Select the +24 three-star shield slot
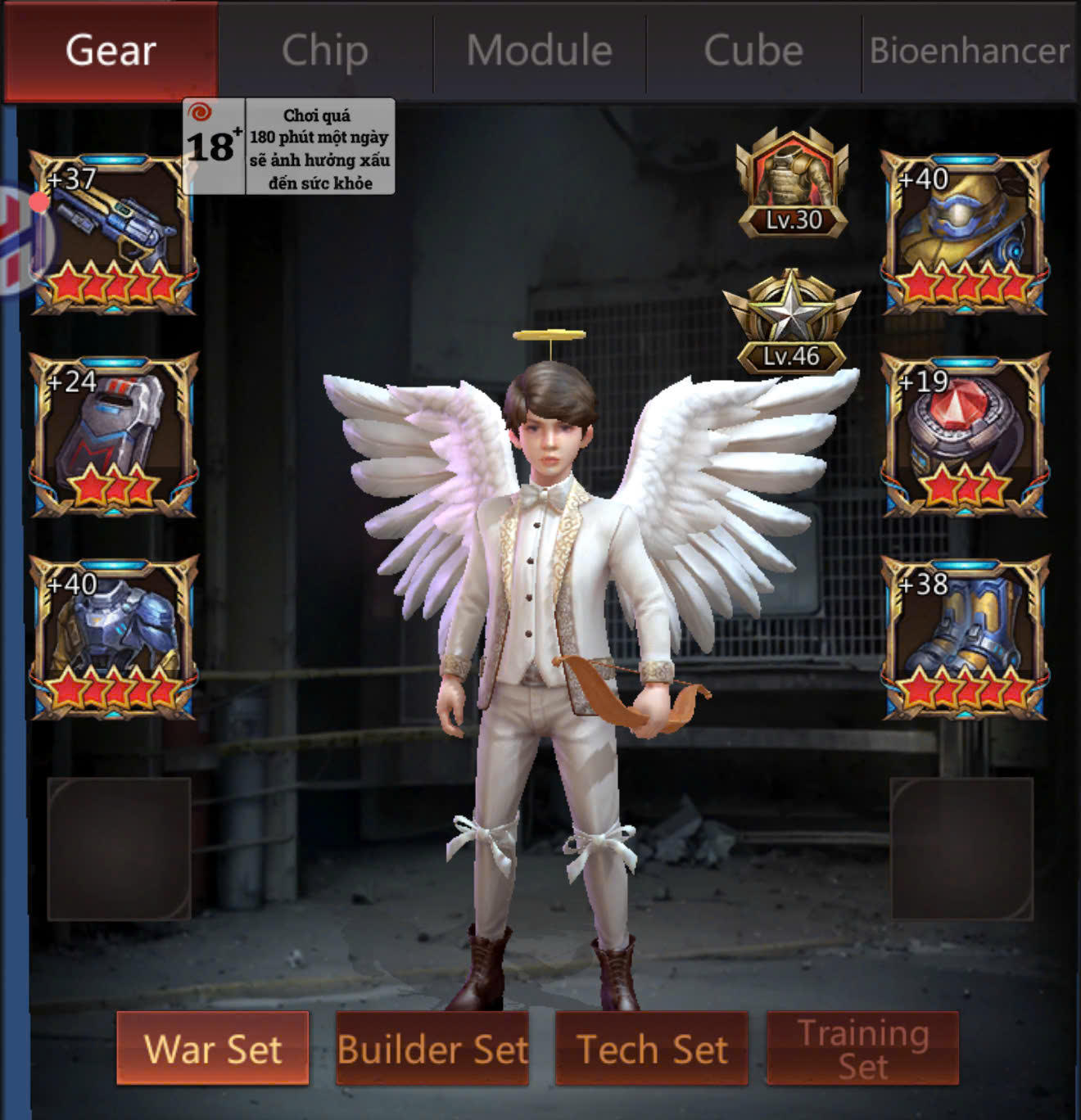 (113, 435)
